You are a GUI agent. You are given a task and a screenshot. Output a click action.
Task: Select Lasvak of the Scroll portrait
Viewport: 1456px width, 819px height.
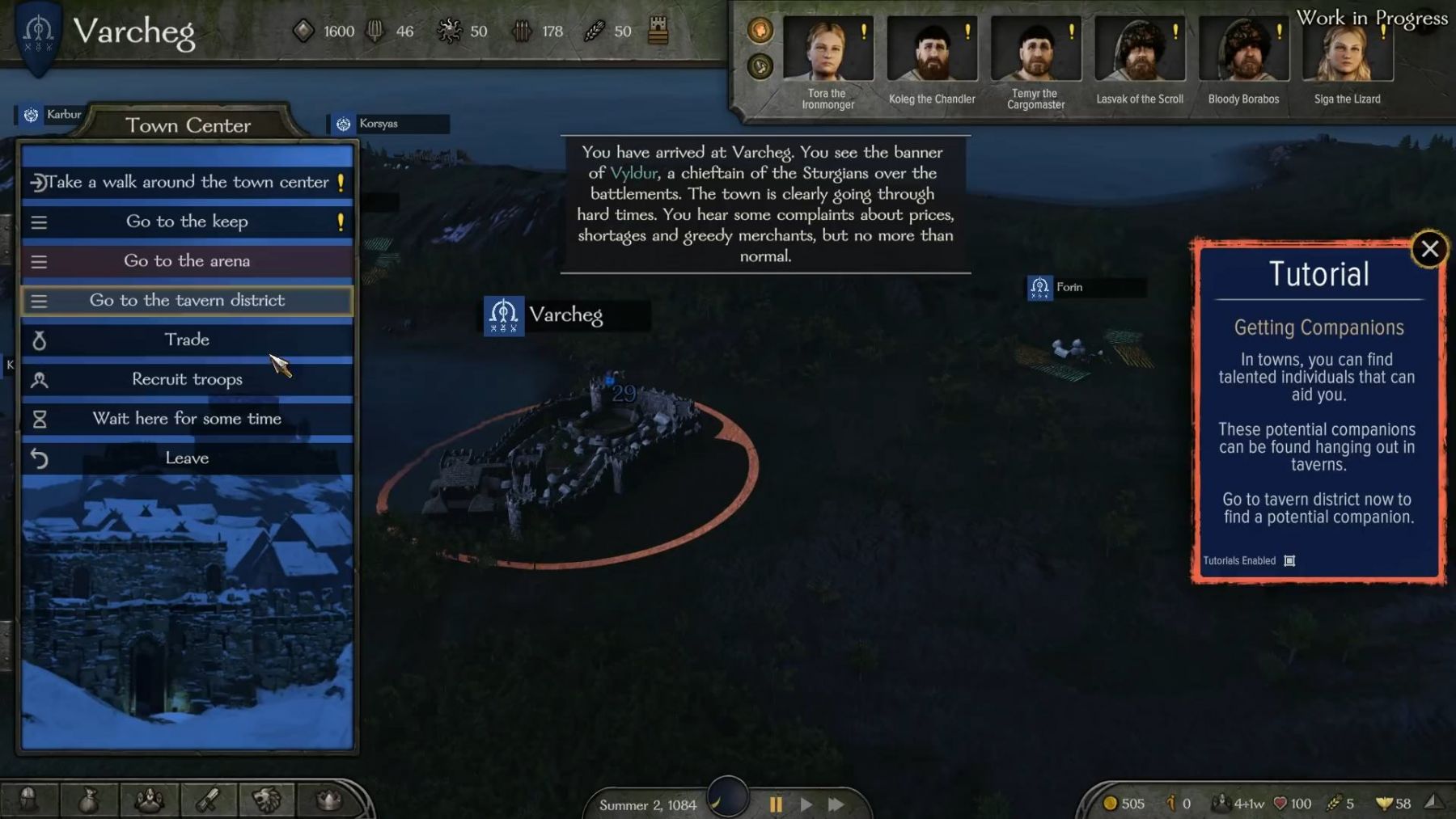[x=1139, y=49]
